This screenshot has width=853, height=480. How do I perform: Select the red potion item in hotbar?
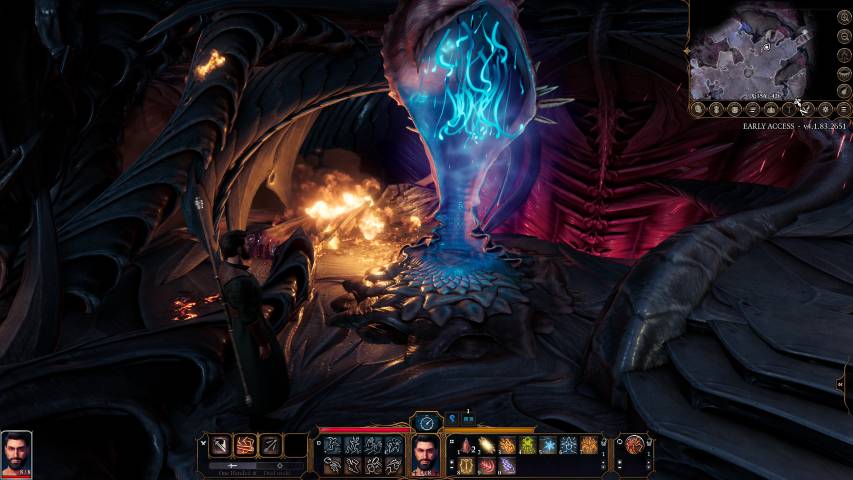[x=467, y=446]
